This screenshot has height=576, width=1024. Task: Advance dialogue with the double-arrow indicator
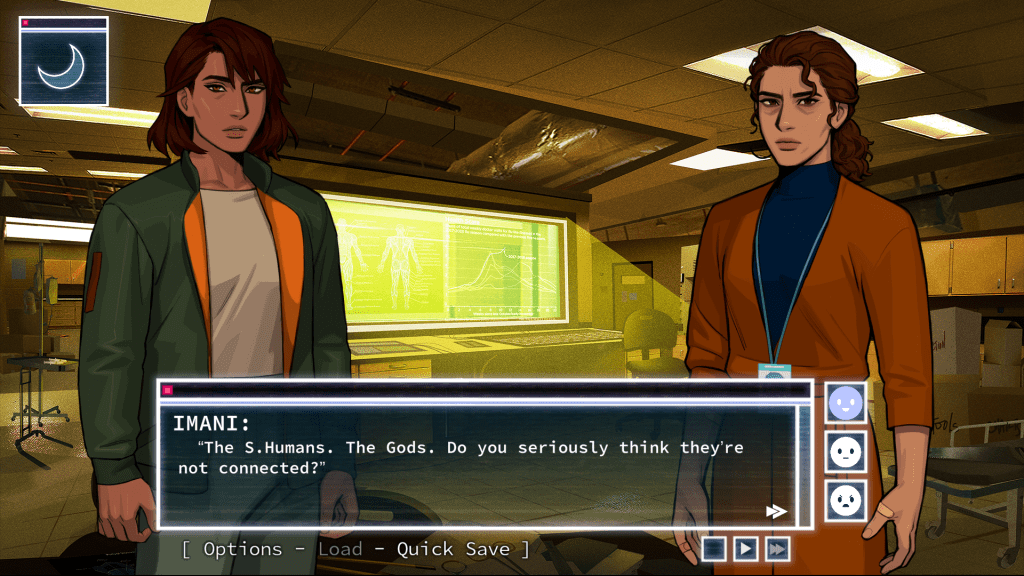click(776, 511)
